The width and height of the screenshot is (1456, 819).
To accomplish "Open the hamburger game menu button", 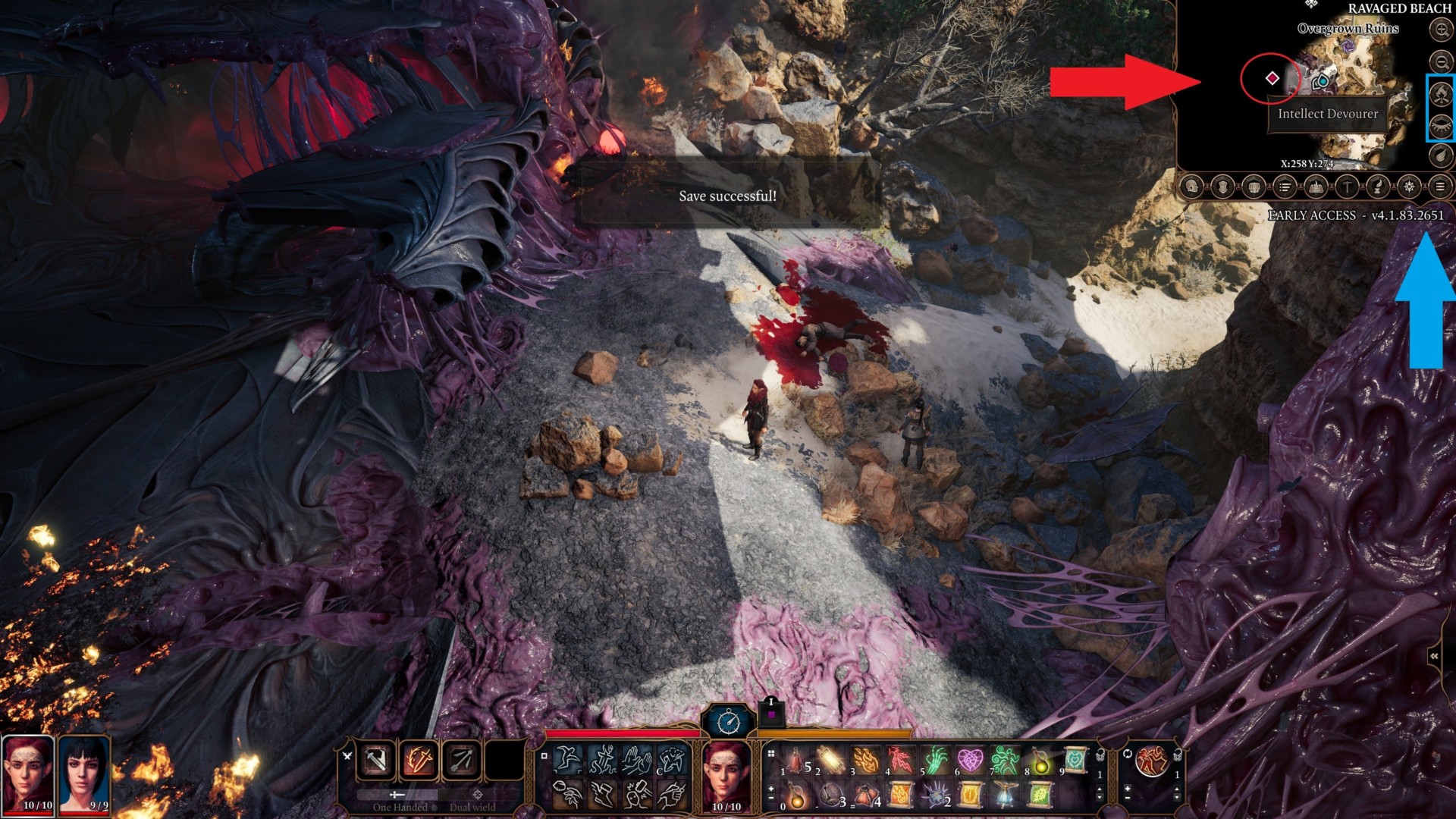I will point(1439,187).
